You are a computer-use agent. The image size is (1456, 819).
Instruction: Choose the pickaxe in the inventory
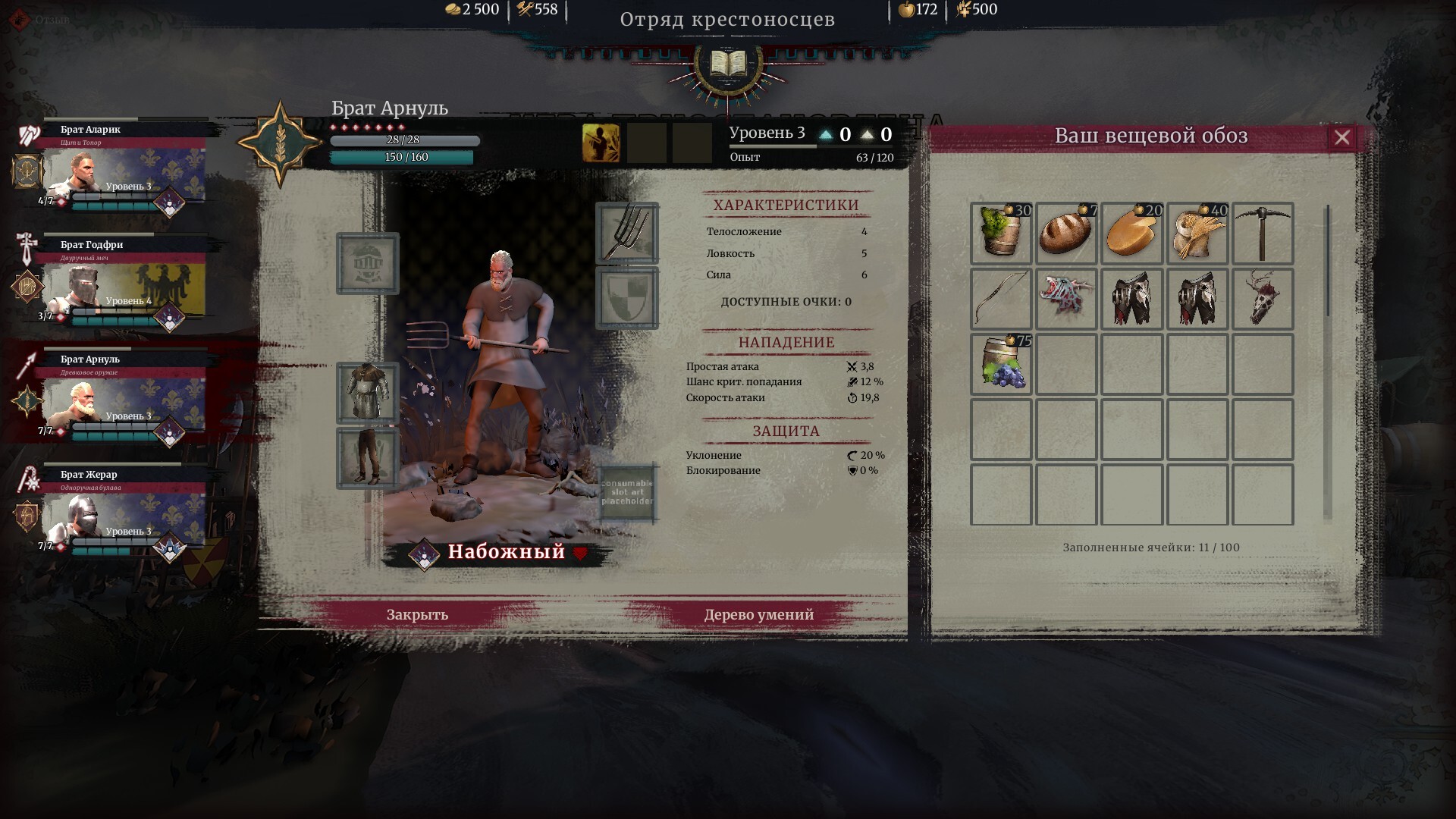tap(1263, 234)
